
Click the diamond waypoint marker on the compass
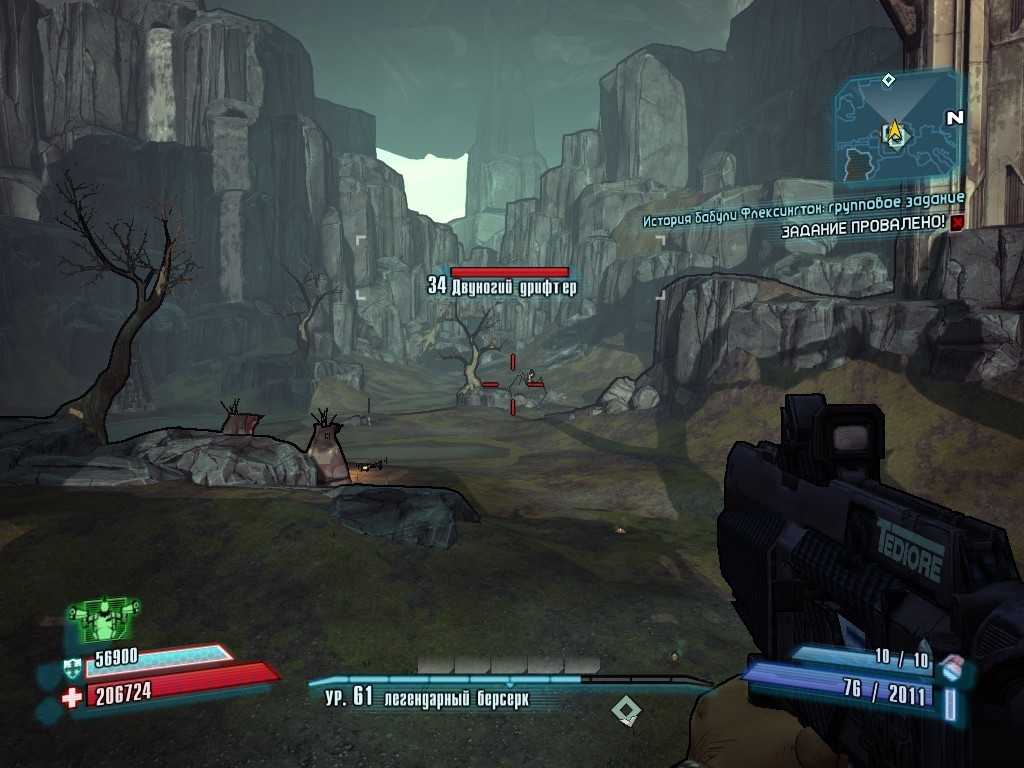pos(626,711)
